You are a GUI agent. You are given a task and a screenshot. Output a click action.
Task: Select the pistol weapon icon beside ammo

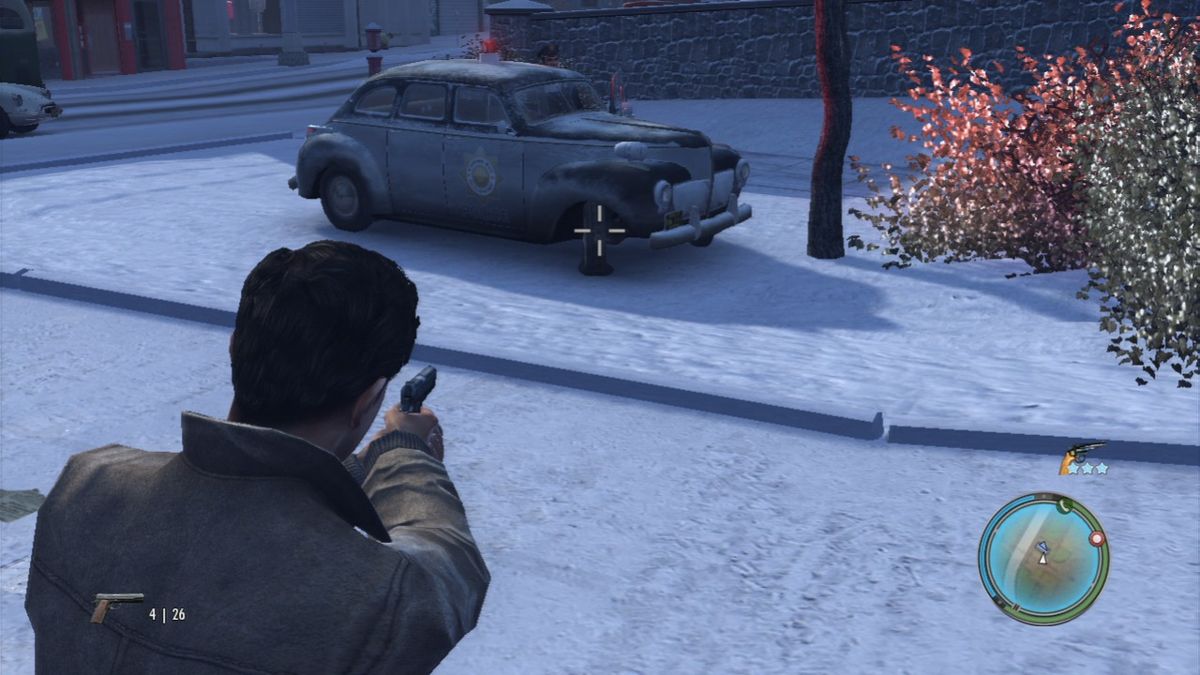click(116, 605)
